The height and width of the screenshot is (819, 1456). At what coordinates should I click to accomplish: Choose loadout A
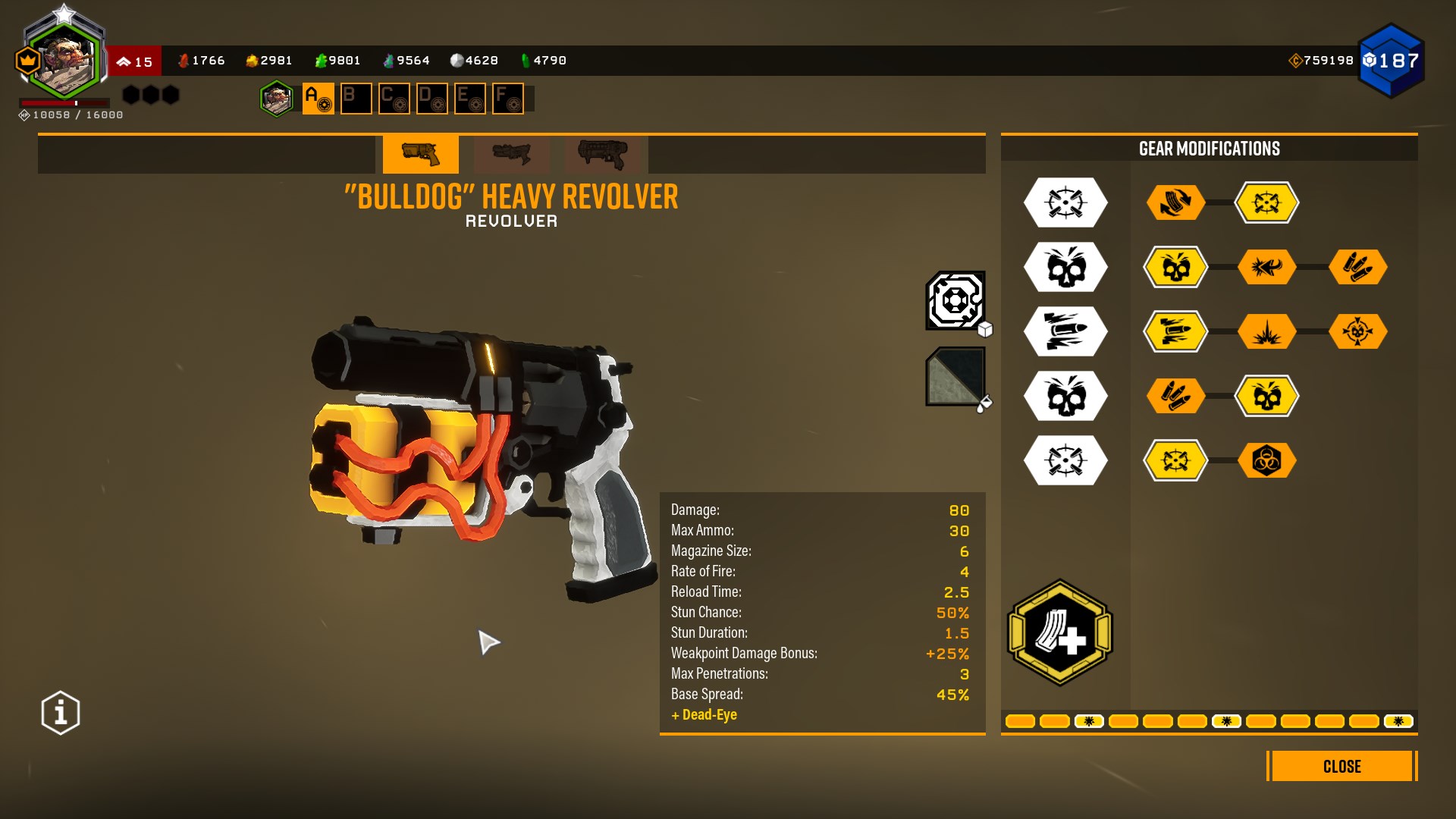point(318,99)
